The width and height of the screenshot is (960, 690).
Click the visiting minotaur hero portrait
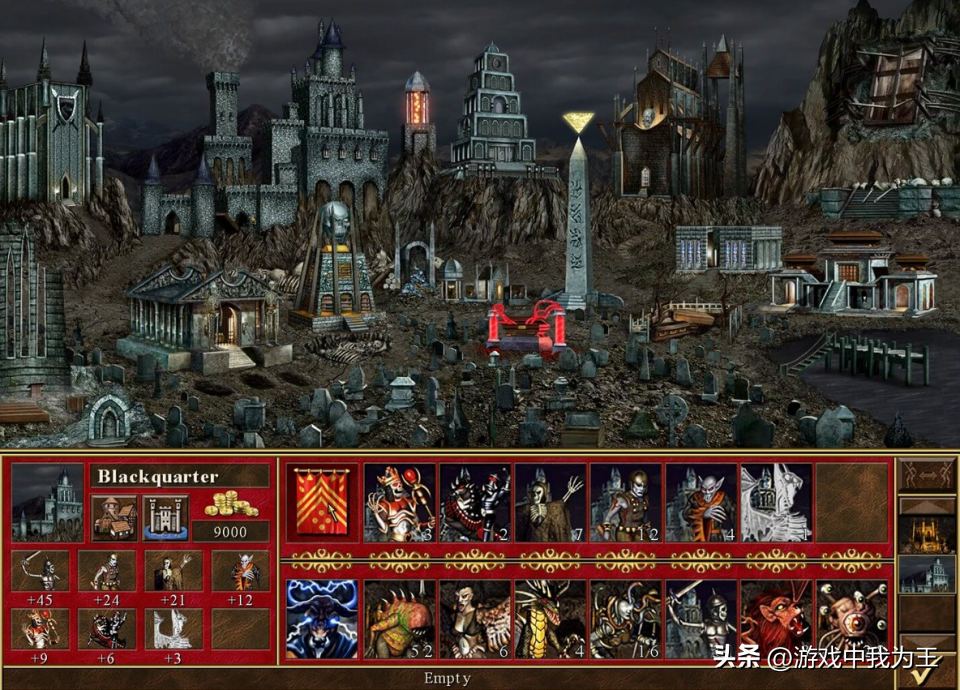322,620
